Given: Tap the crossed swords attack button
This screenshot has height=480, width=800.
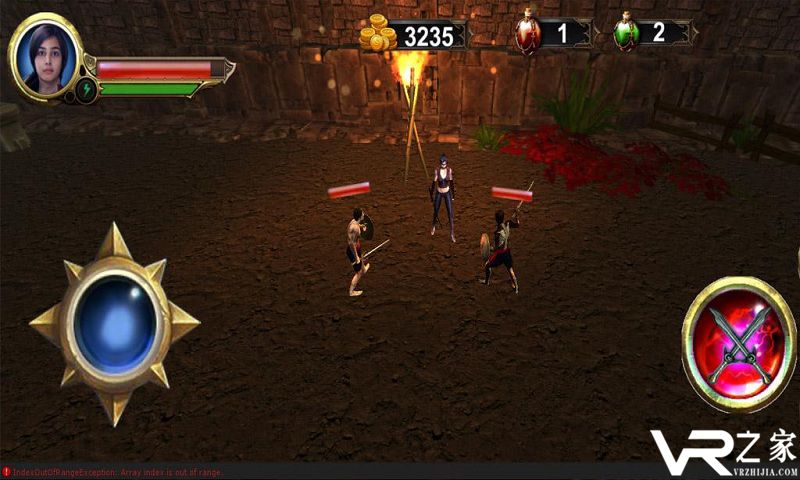Looking at the screenshot, I should point(738,345).
